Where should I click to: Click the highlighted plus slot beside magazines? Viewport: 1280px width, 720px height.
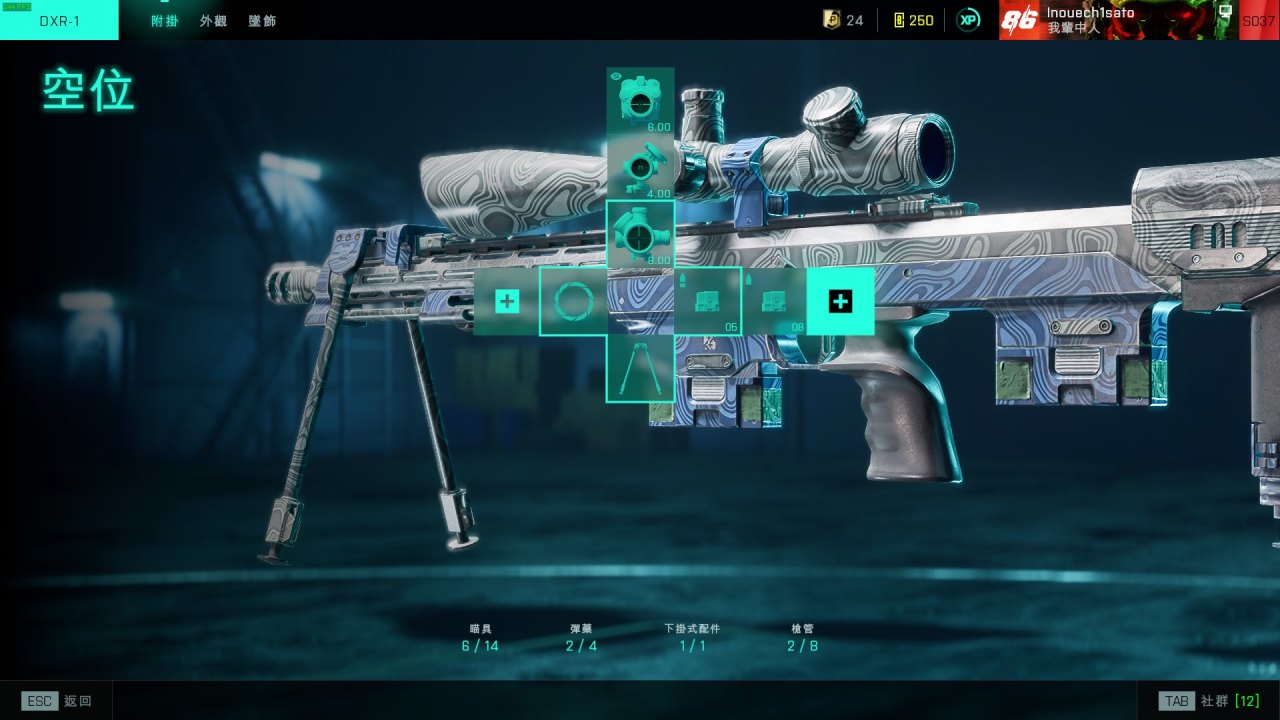841,301
